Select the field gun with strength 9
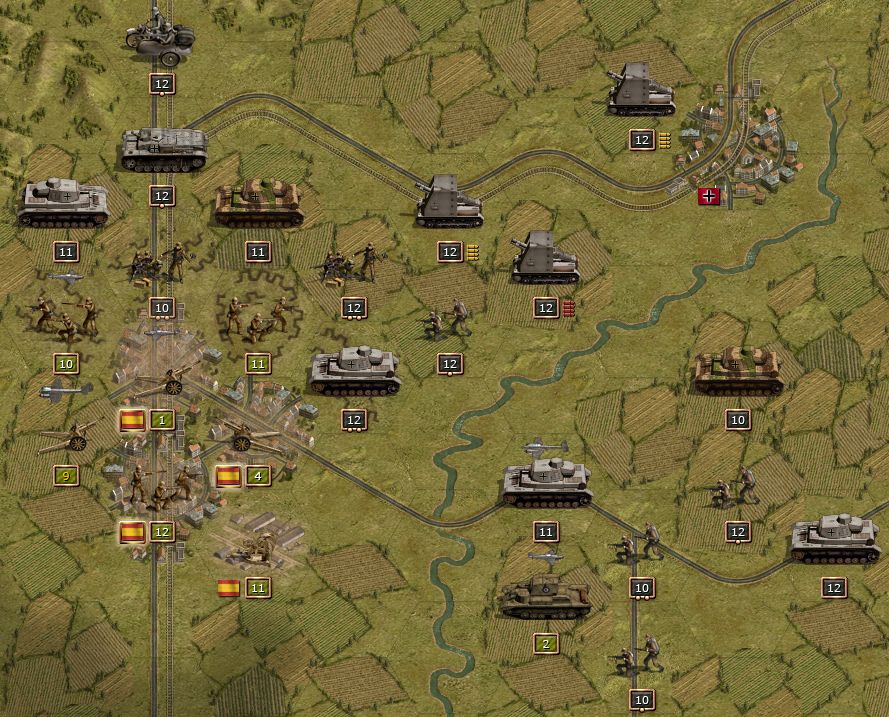 click(68, 436)
